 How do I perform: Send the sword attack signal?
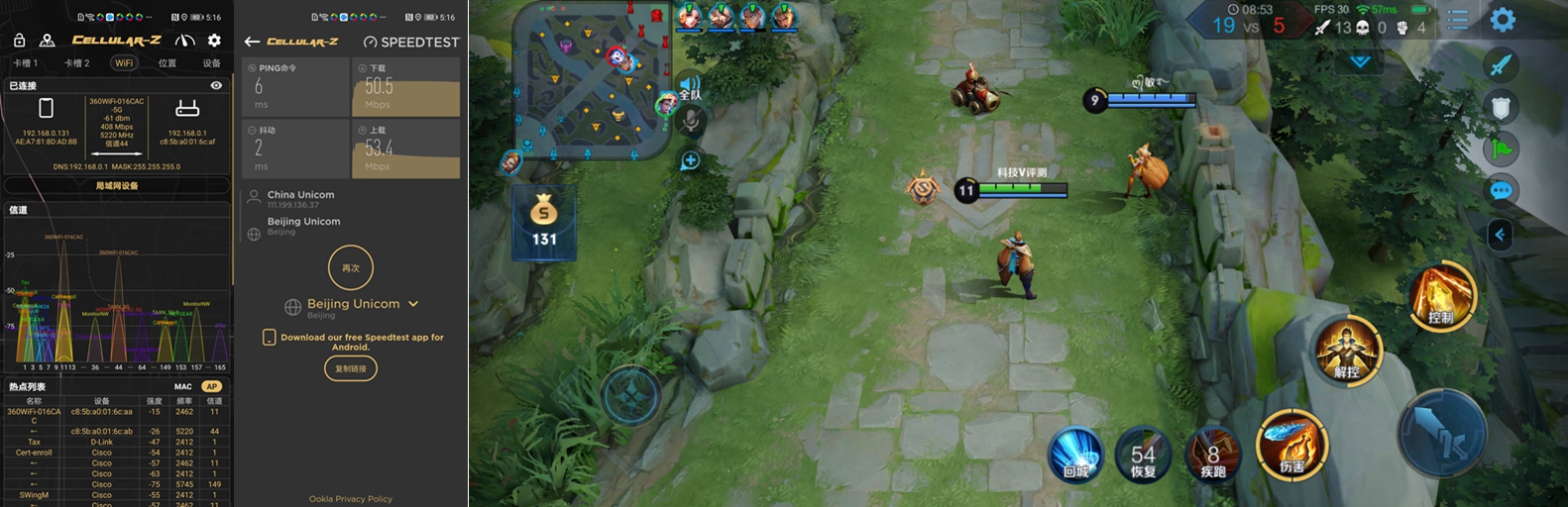click(1501, 64)
